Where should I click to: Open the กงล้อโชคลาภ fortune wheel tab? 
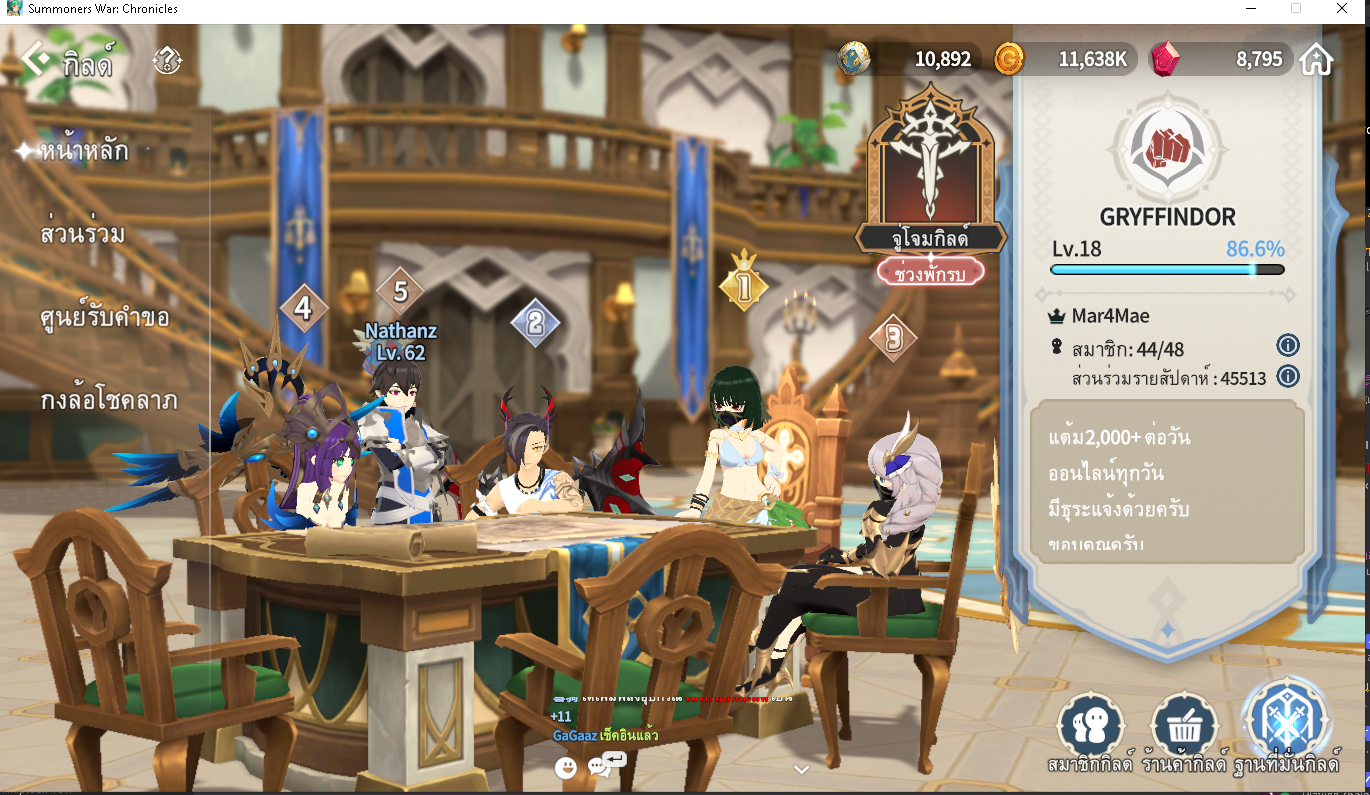click(109, 402)
